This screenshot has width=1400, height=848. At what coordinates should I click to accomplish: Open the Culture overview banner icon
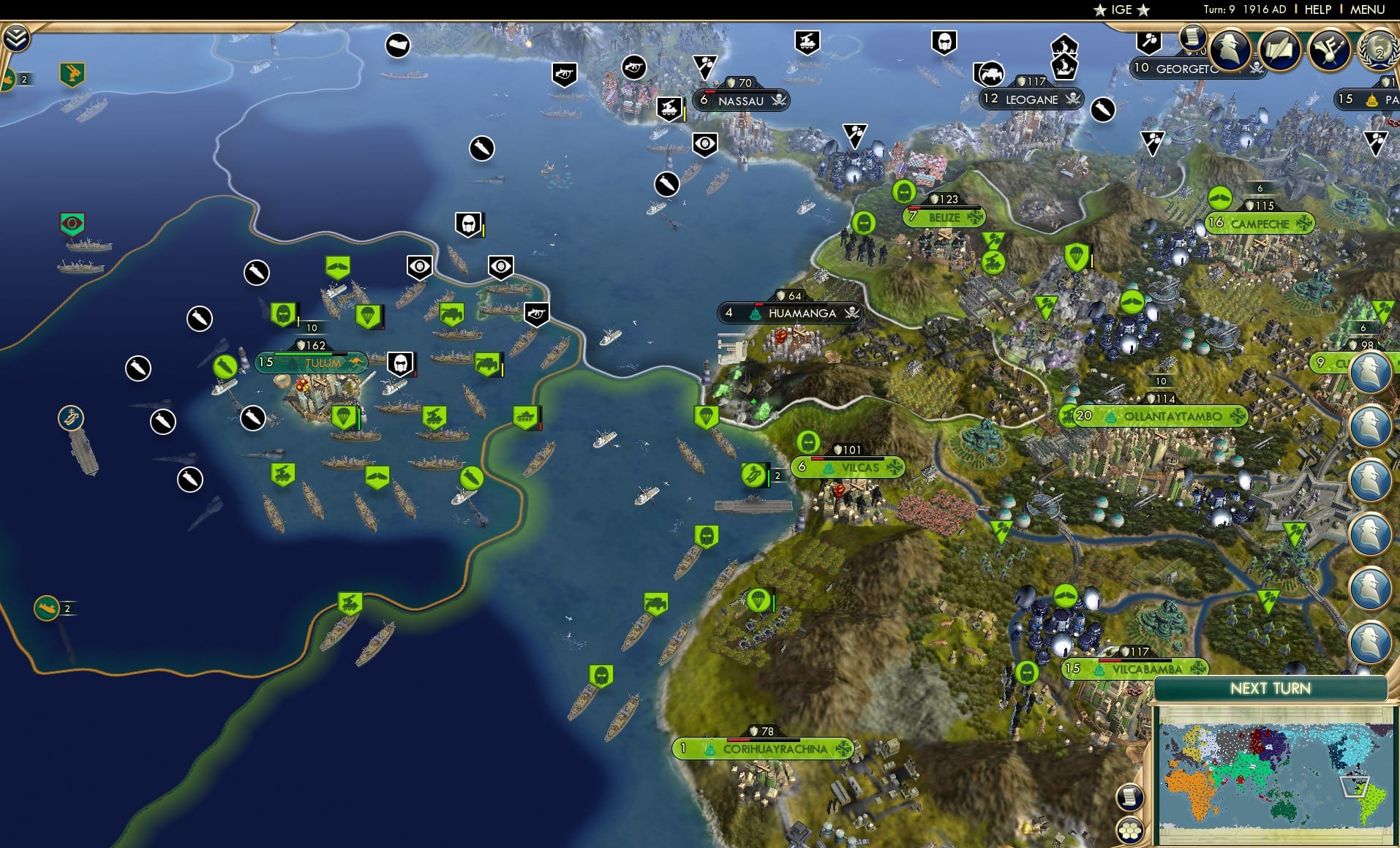pyautogui.click(x=1328, y=49)
